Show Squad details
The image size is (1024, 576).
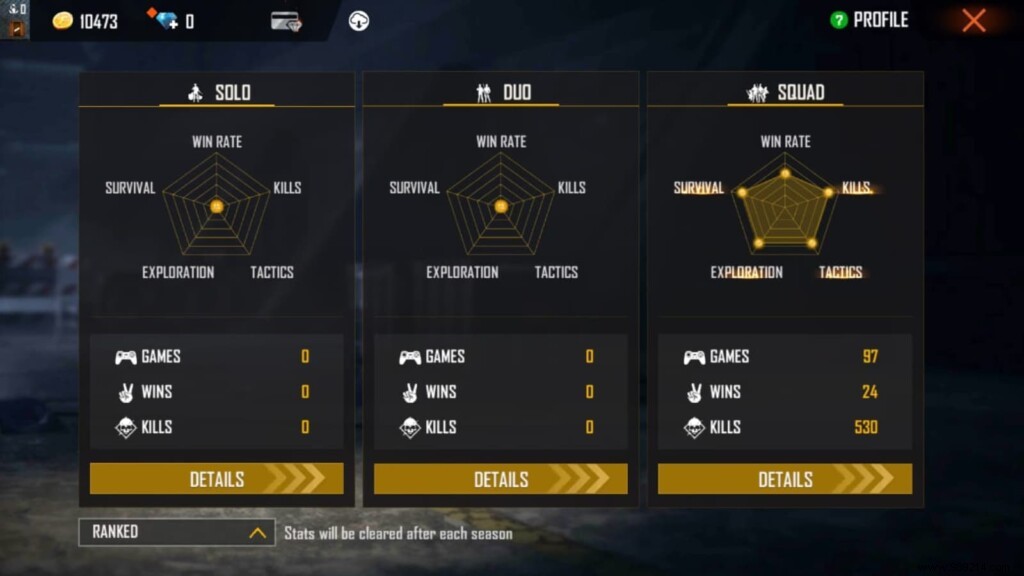tap(784, 479)
